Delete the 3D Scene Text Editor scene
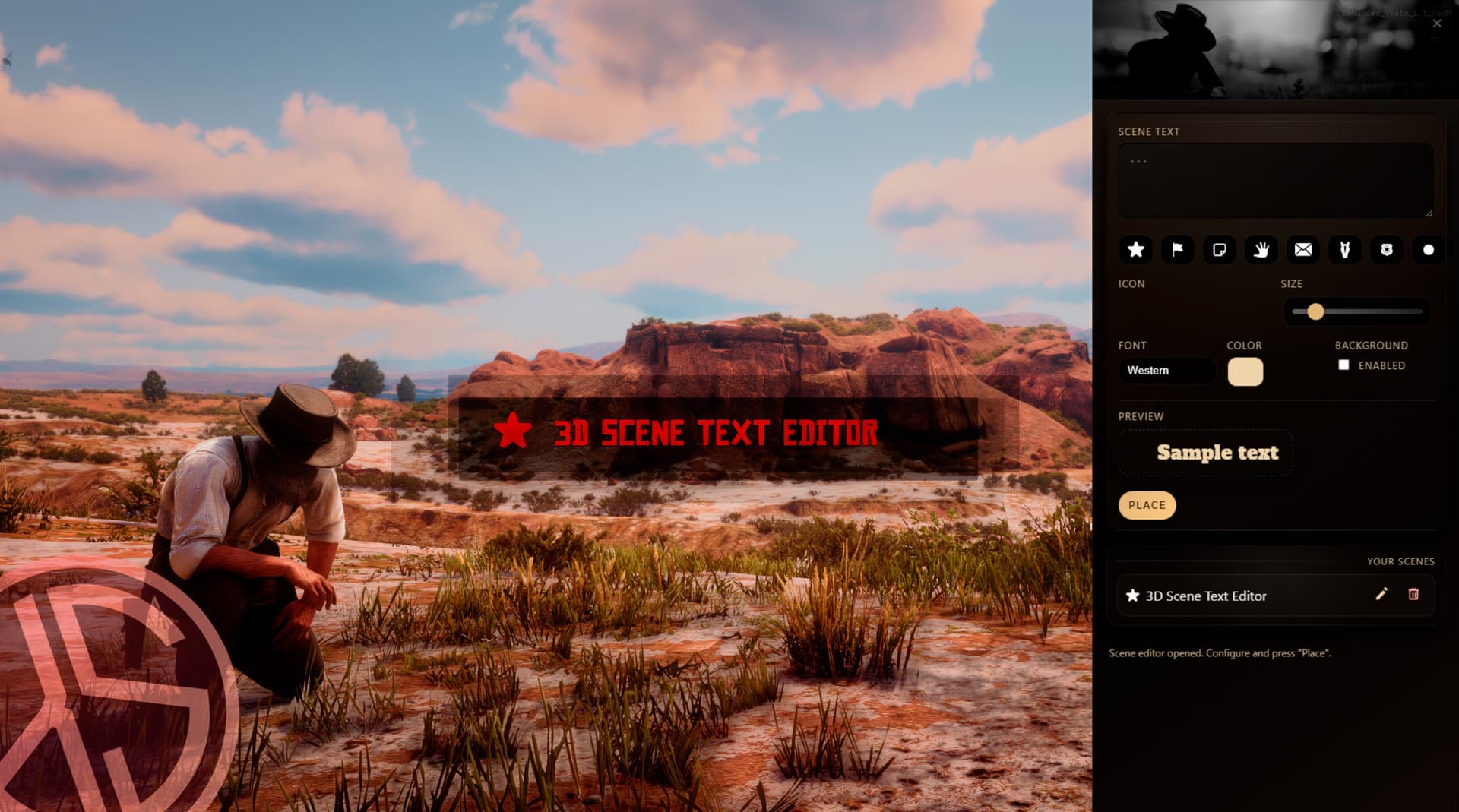The image size is (1459, 812). pos(1414,596)
